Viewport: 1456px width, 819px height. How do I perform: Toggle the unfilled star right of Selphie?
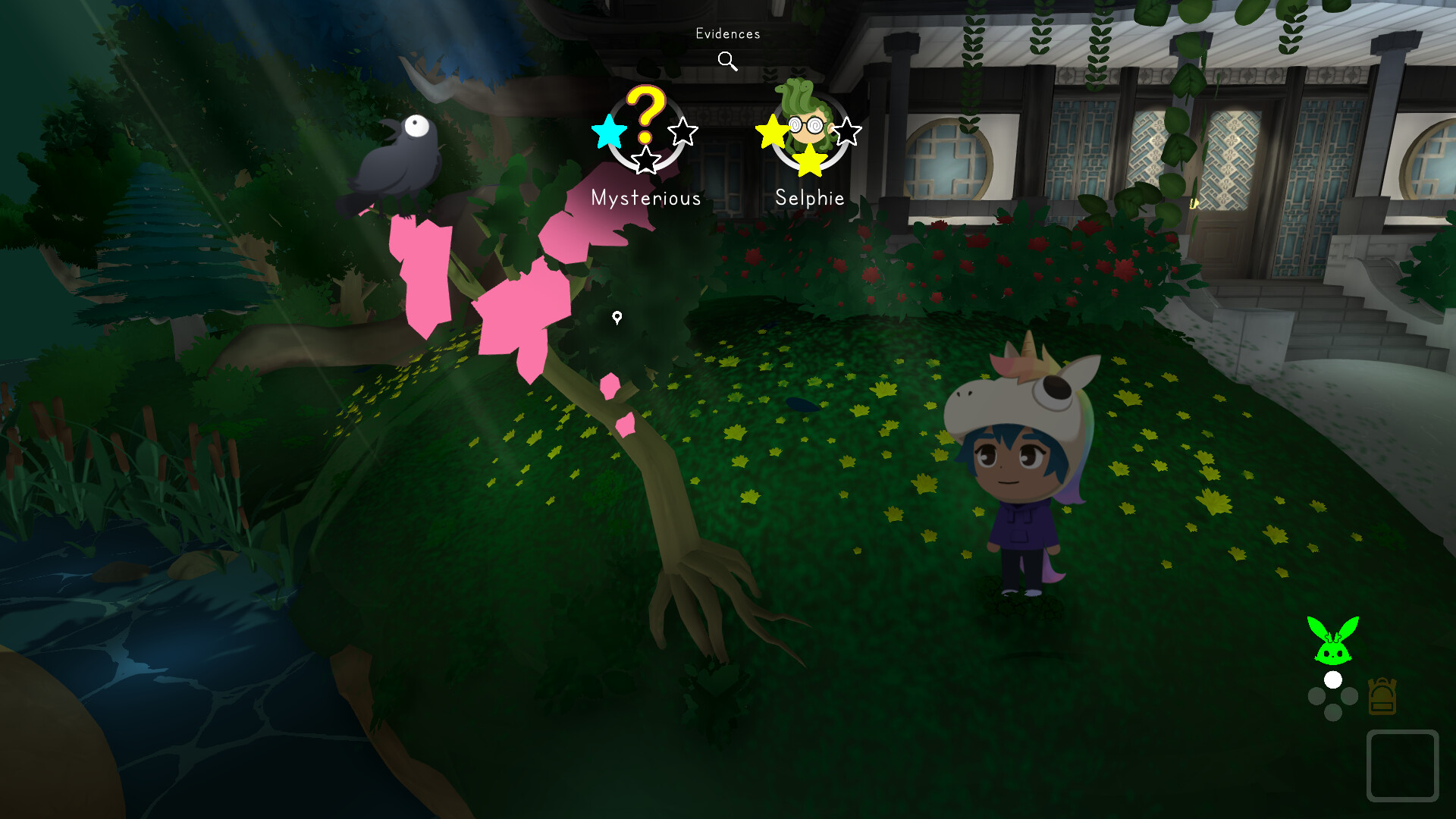coord(849,130)
